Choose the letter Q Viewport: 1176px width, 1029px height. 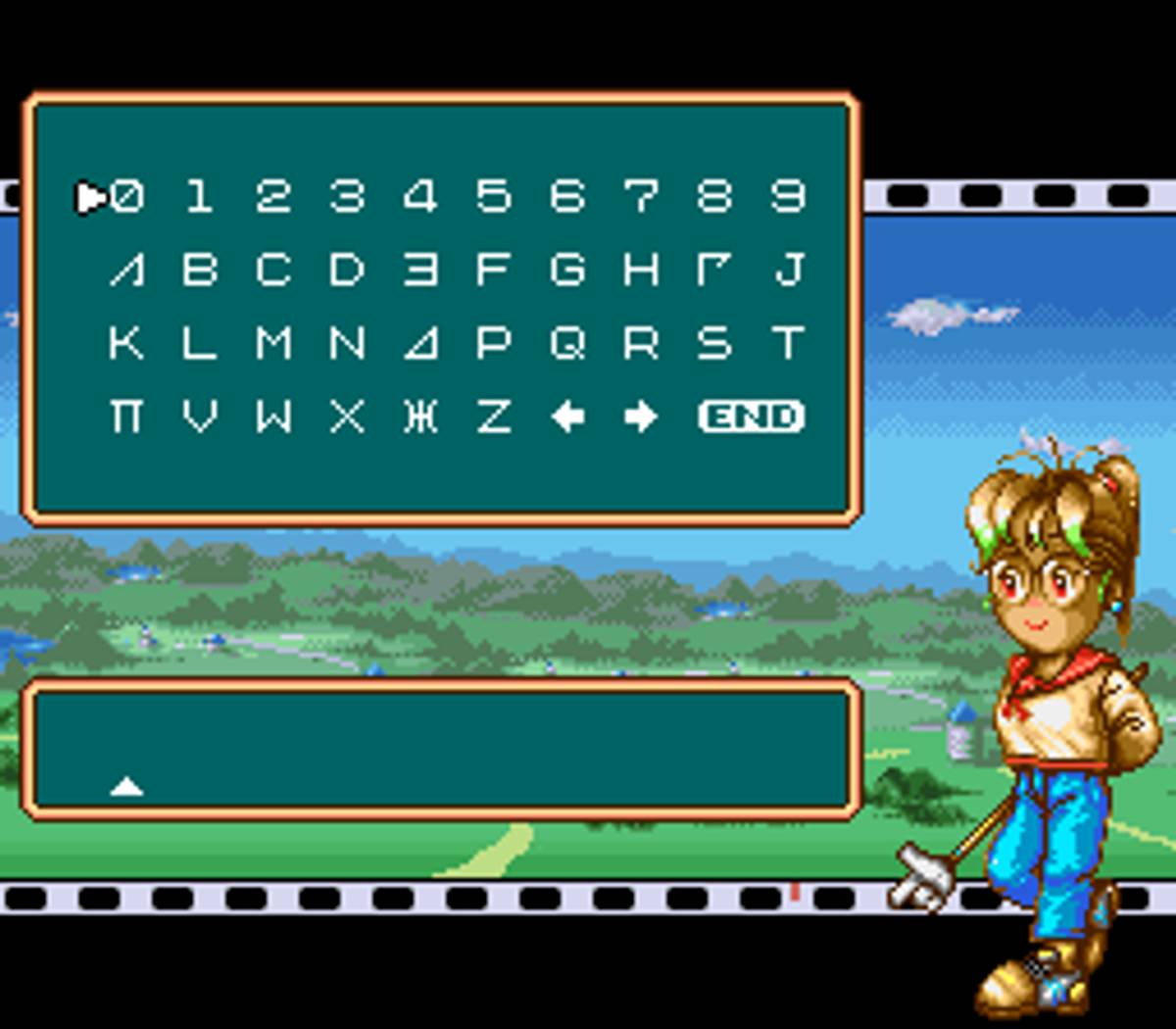(x=567, y=343)
